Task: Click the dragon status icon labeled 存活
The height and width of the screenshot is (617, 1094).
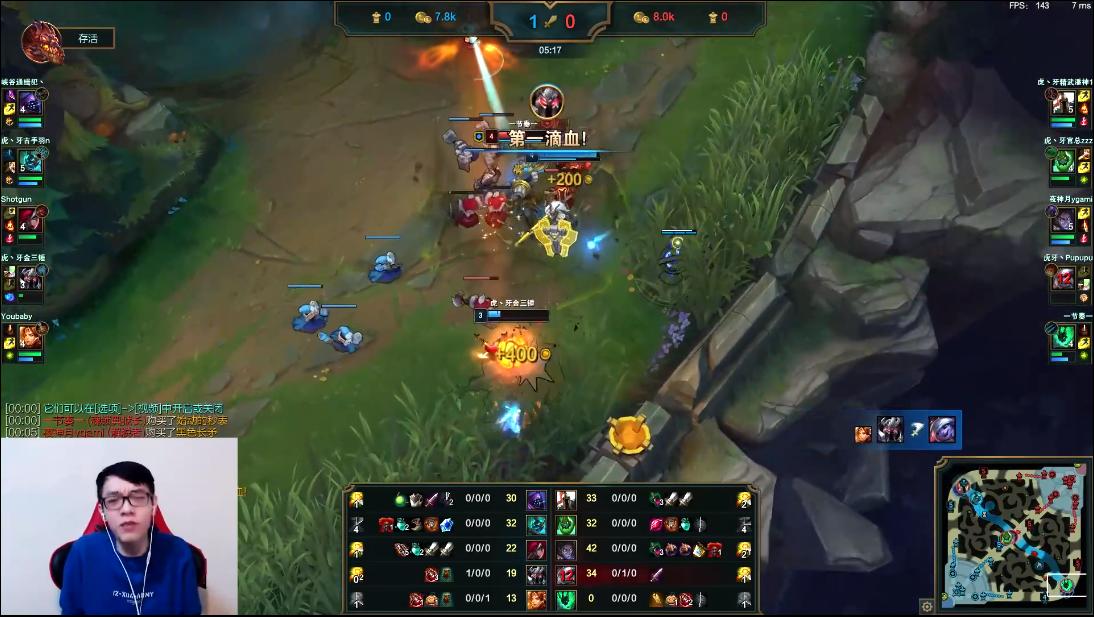Action: (43, 42)
